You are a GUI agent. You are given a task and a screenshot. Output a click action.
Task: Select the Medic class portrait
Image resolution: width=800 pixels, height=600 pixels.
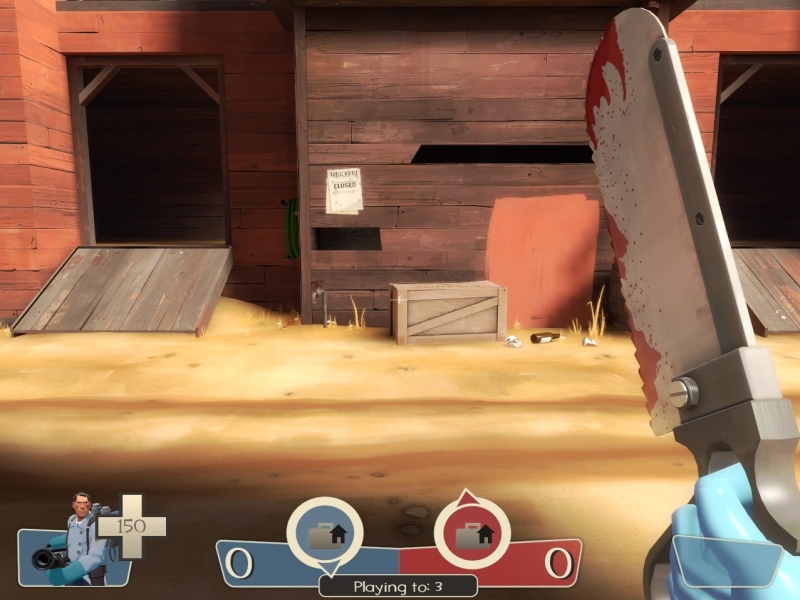tap(76, 540)
